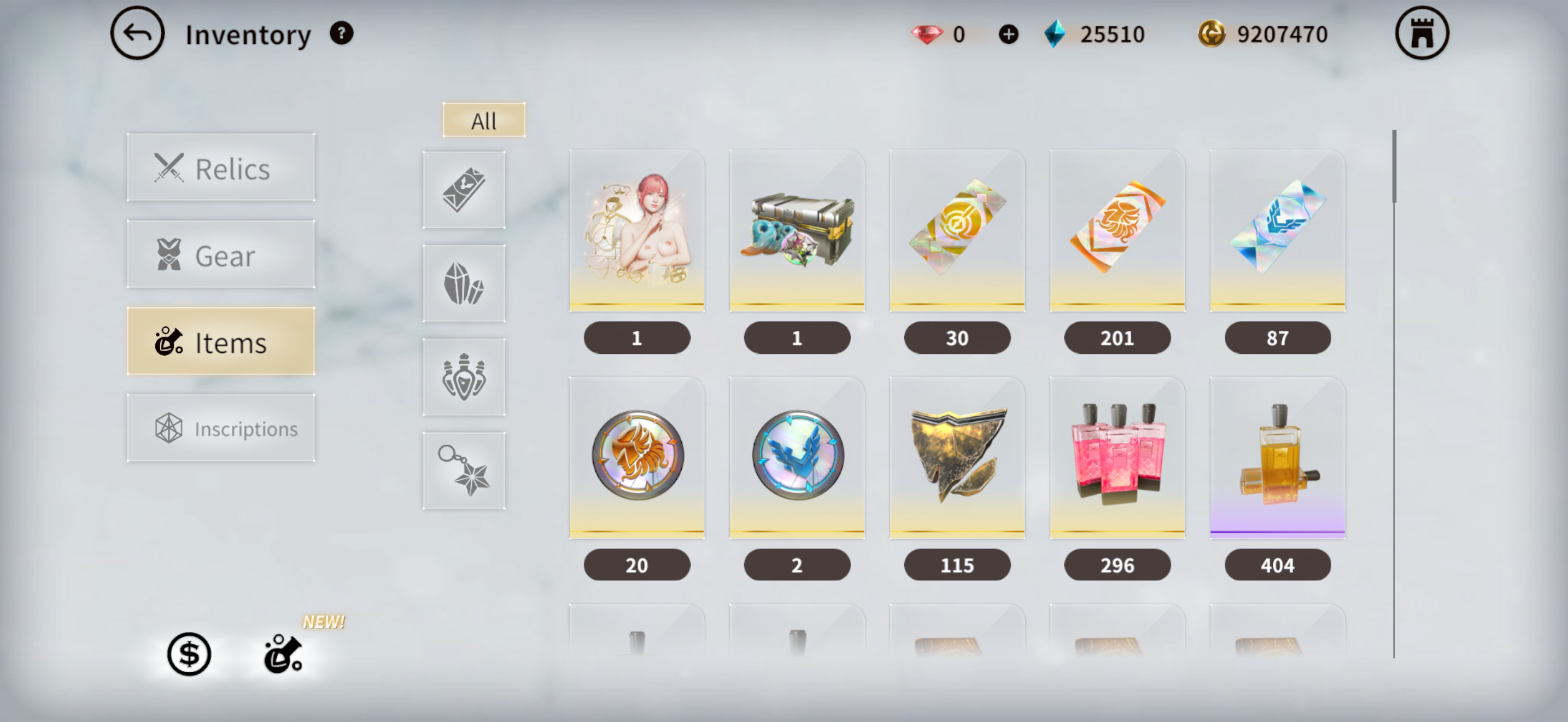Open the dollar sign sell button
Image resolution: width=1568 pixels, height=722 pixels.
[x=189, y=654]
